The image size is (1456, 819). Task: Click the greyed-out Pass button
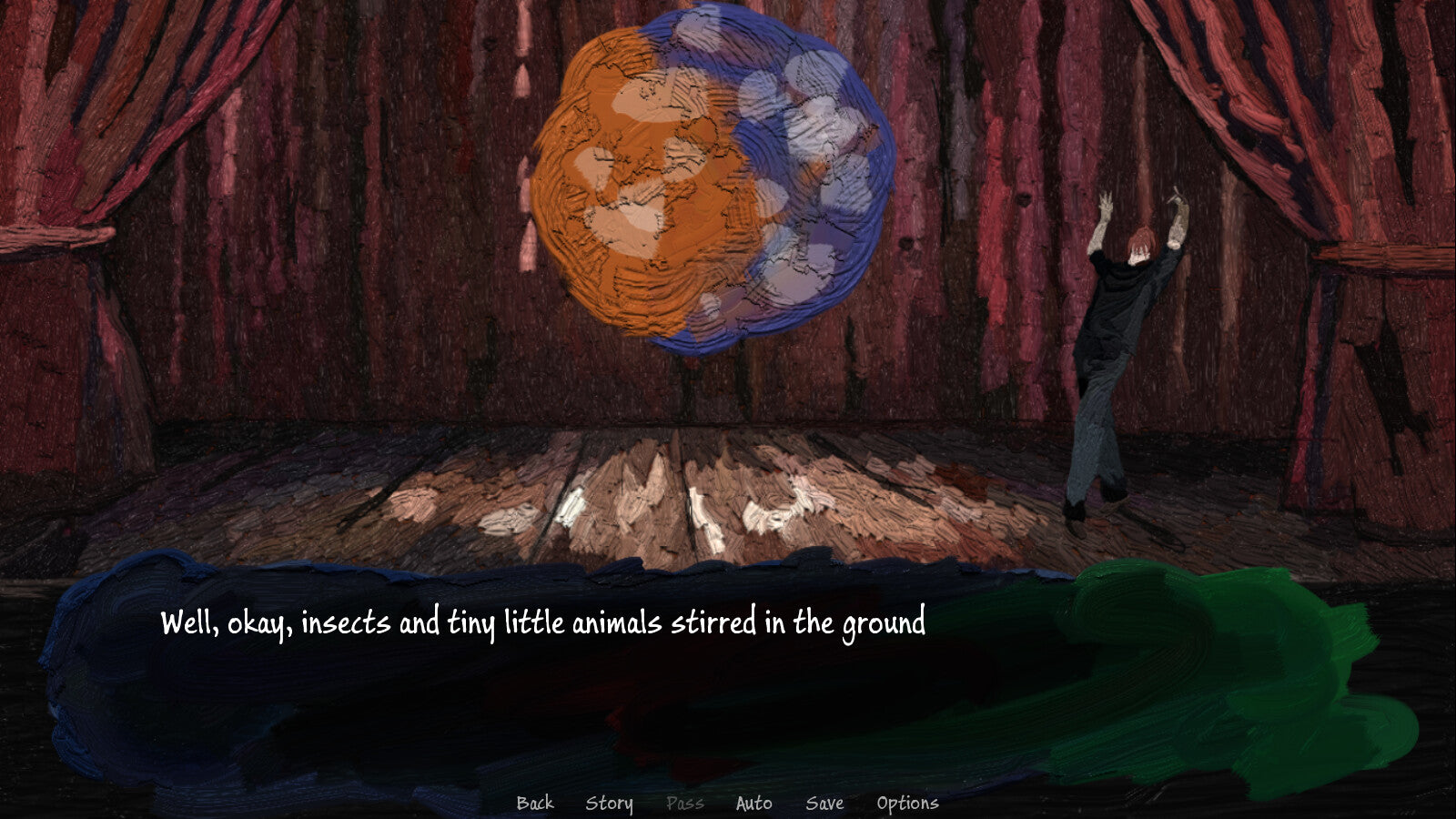pyautogui.click(x=684, y=803)
